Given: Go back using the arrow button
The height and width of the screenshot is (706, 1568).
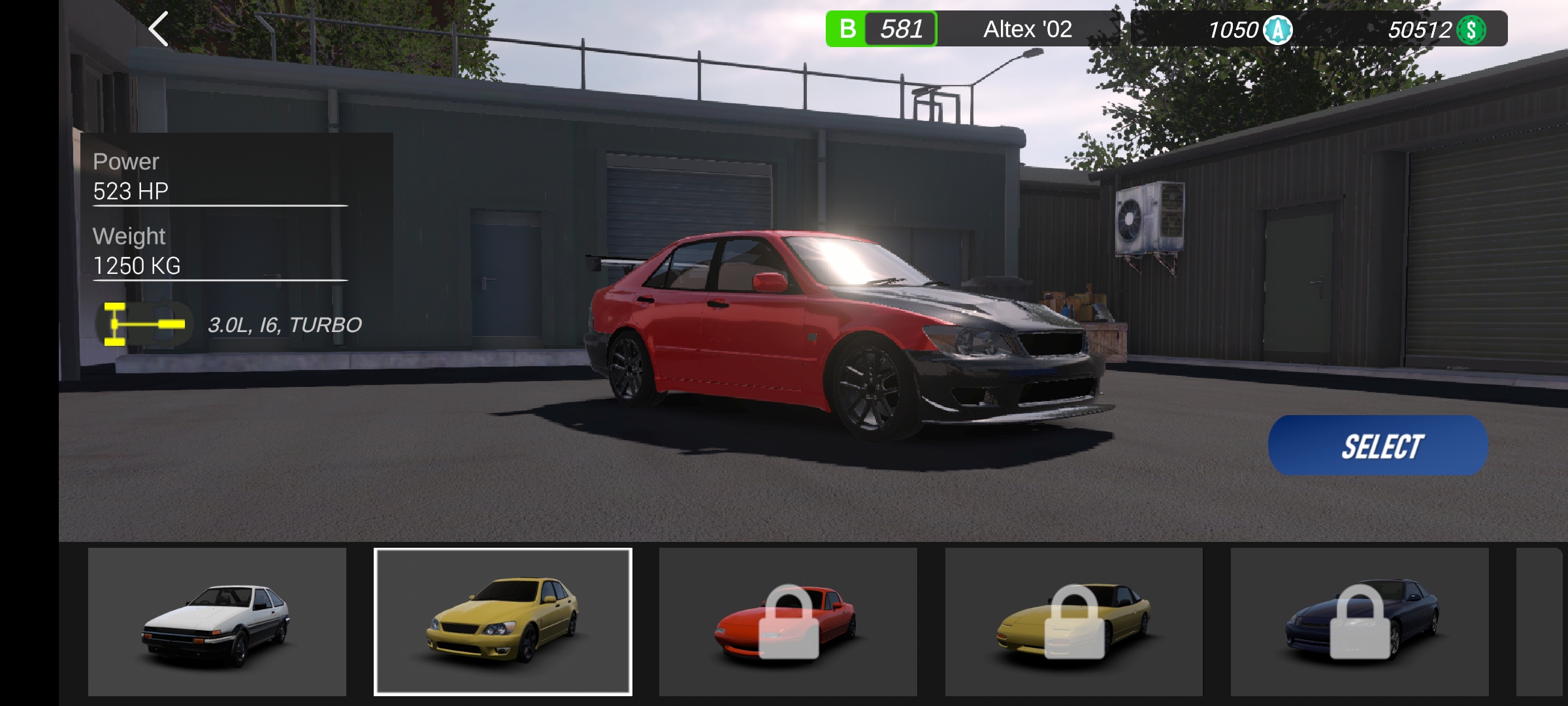Looking at the screenshot, I should tap(159, 29).
